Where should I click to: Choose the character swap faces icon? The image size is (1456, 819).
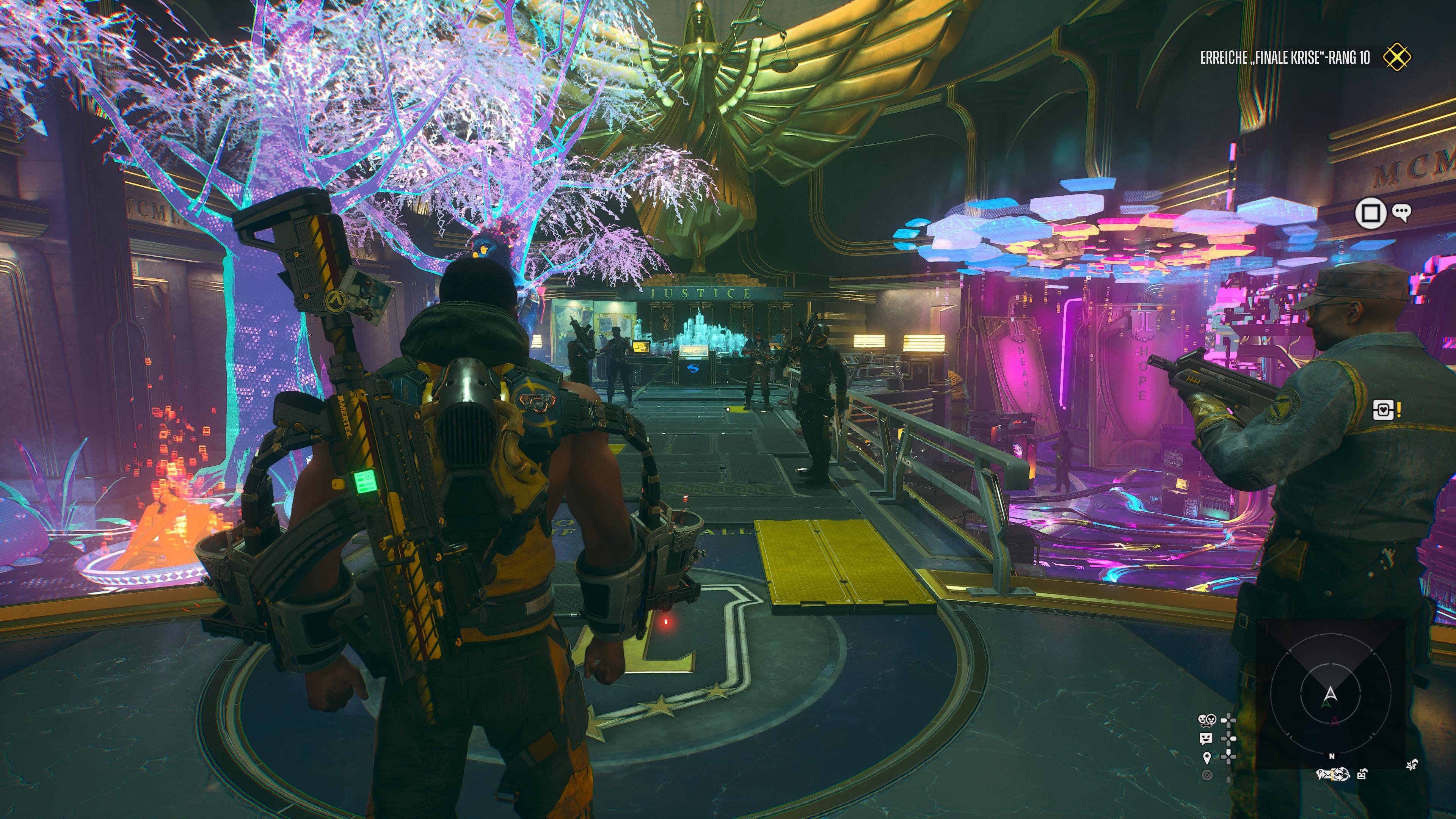click(x=1207, y=720)
